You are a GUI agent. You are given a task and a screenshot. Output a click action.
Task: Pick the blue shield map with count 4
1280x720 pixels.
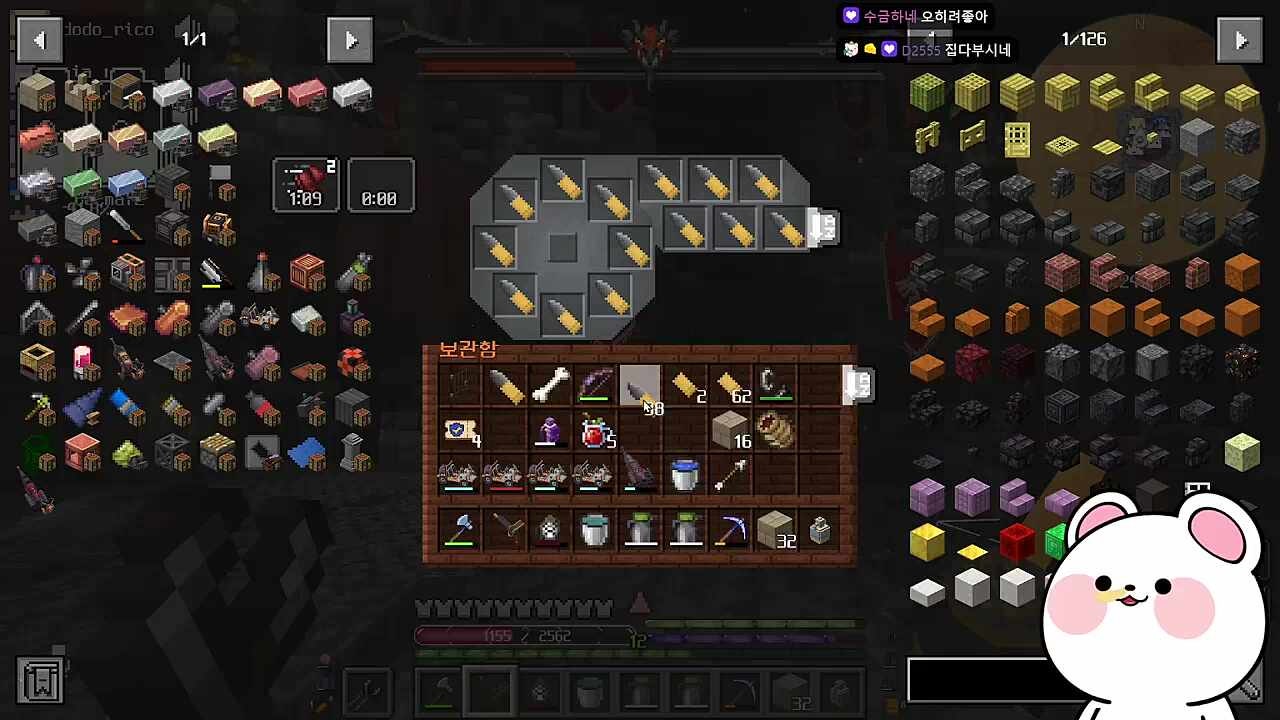tap(459, 432)
